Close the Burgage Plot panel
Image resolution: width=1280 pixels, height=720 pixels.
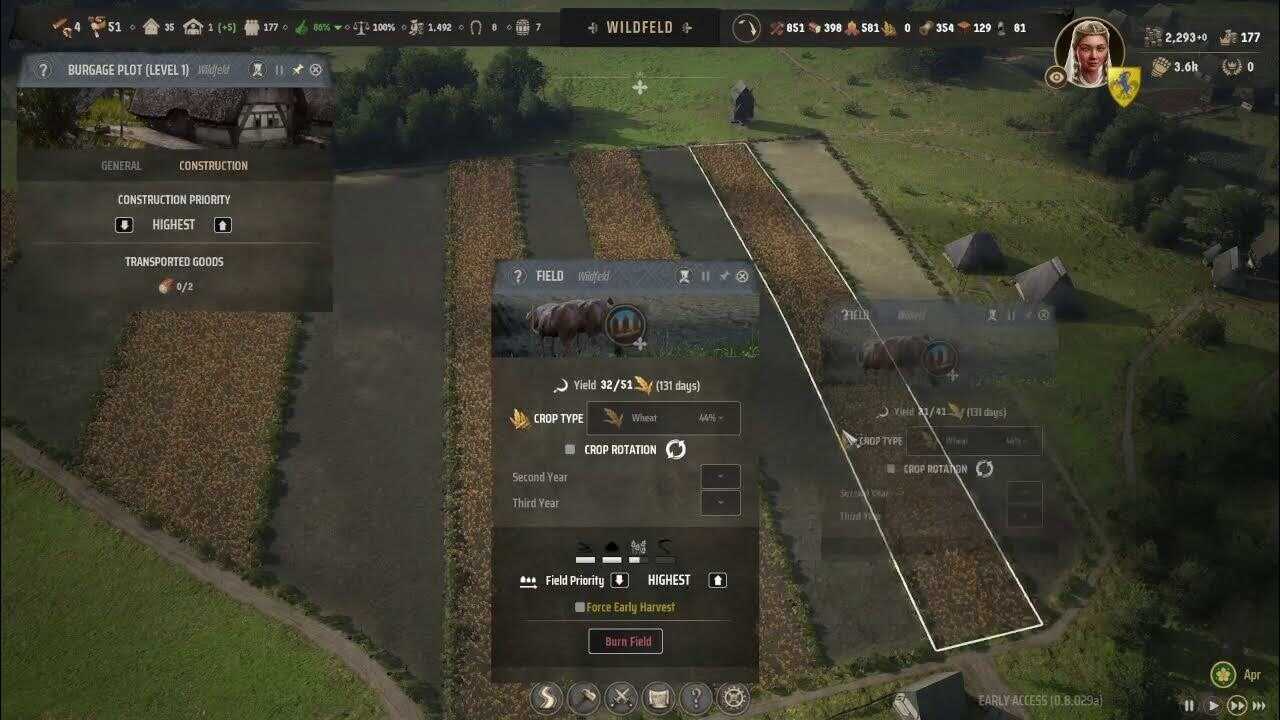[x=316, y=70]
